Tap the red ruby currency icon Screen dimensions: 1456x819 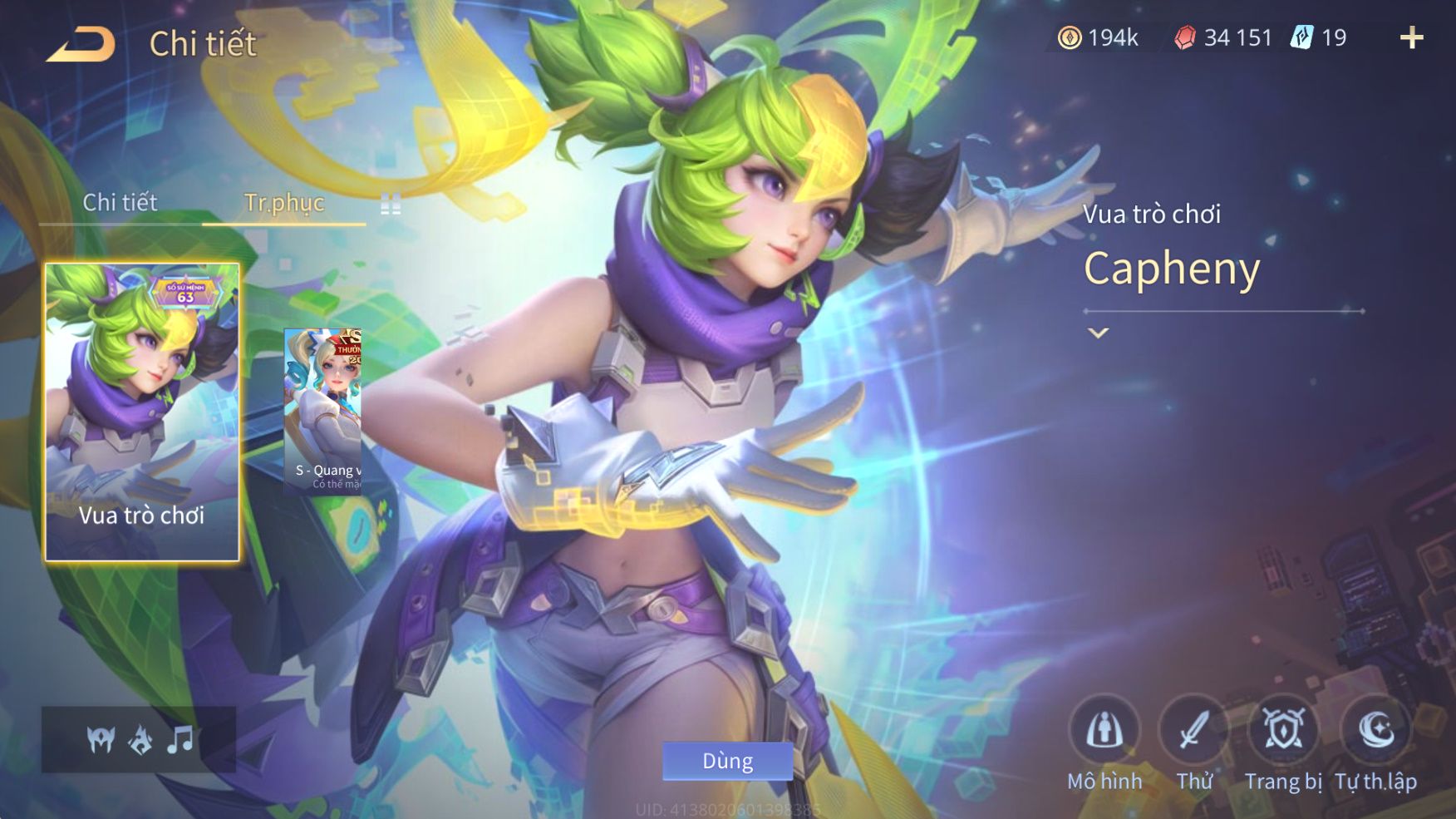(x=1185, y=37)
